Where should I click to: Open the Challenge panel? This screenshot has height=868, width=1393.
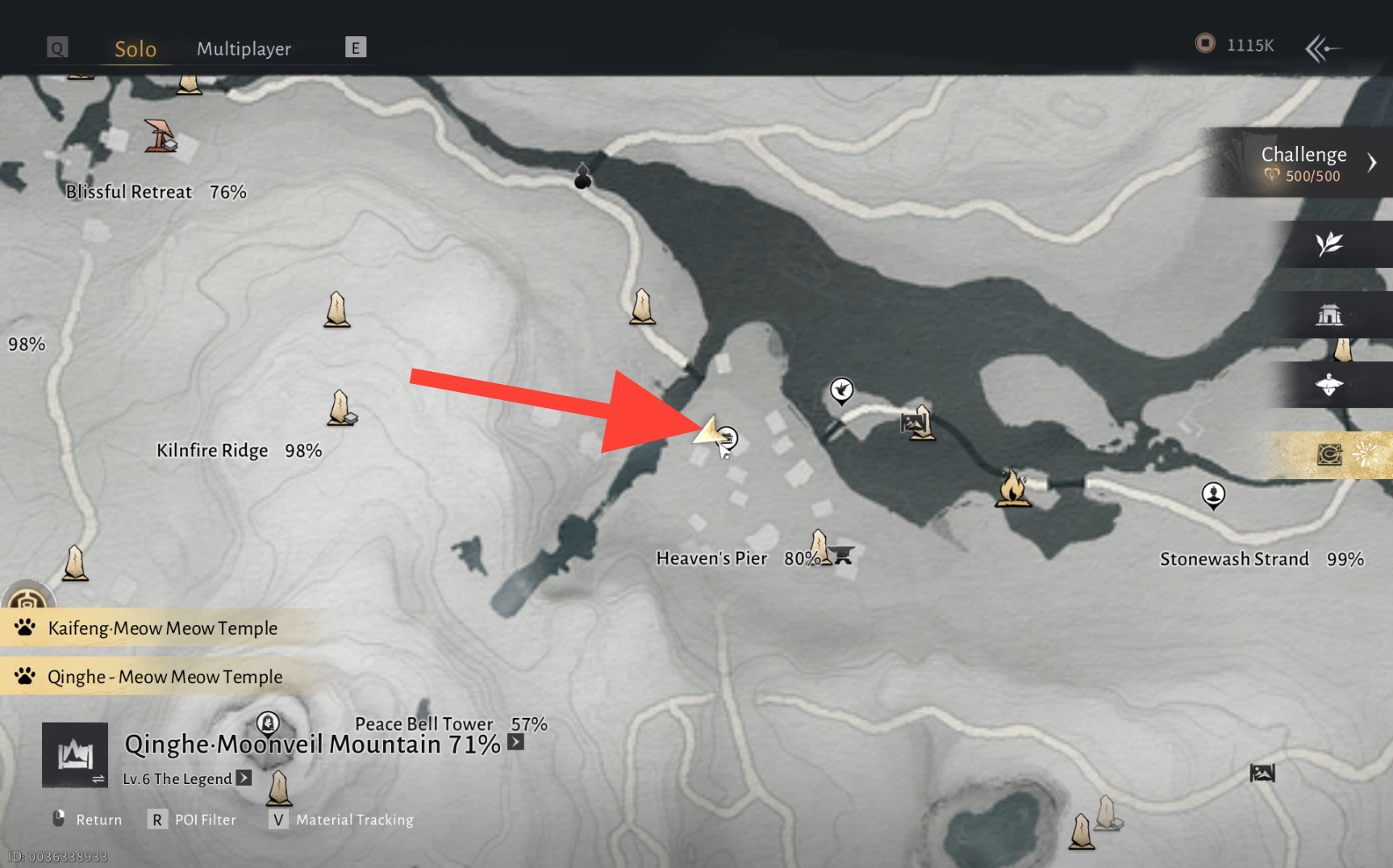click(1303, 163)
